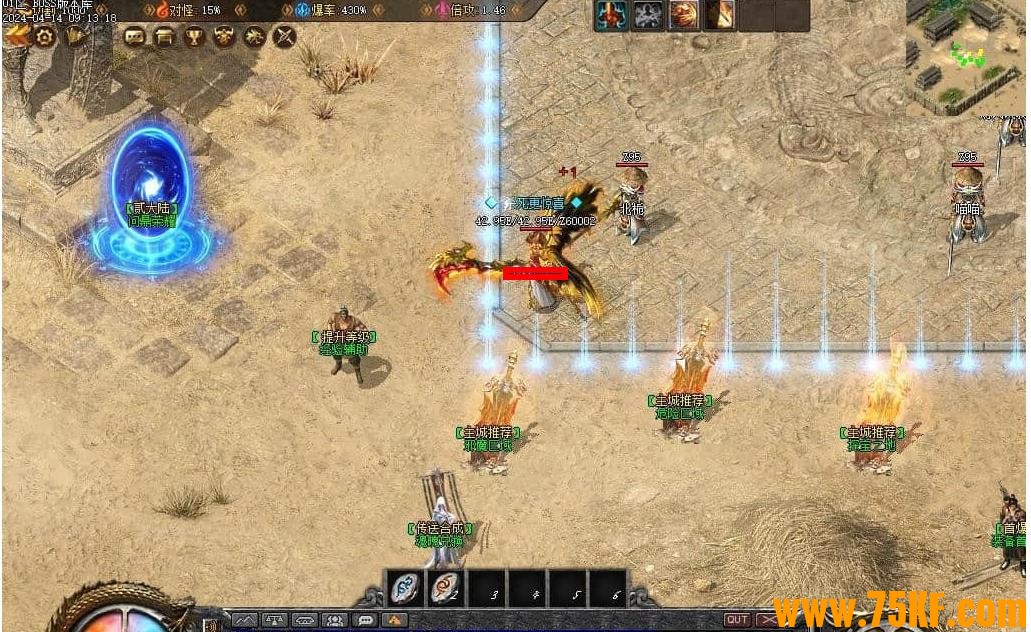1031x632 pixels.
Task: Click the gold trophy icon
Action: click(195, 37)
